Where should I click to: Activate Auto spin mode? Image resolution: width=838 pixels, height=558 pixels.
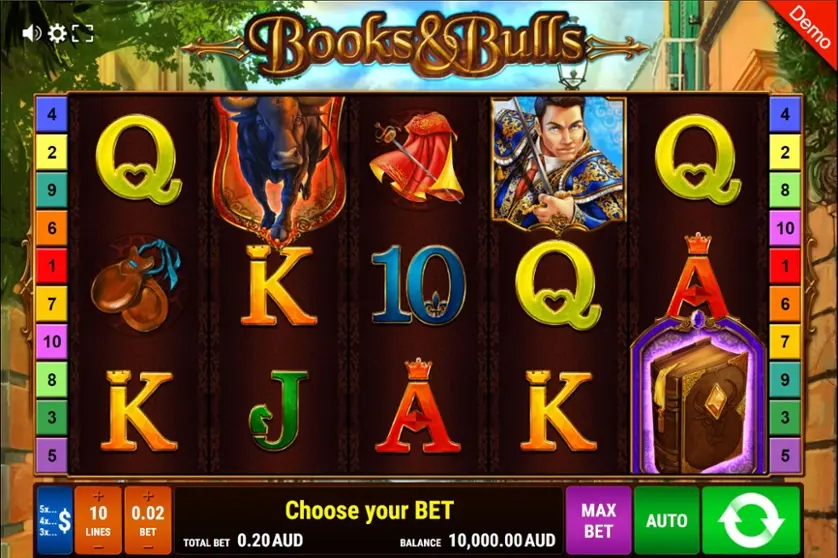click(x=666, y=520)
